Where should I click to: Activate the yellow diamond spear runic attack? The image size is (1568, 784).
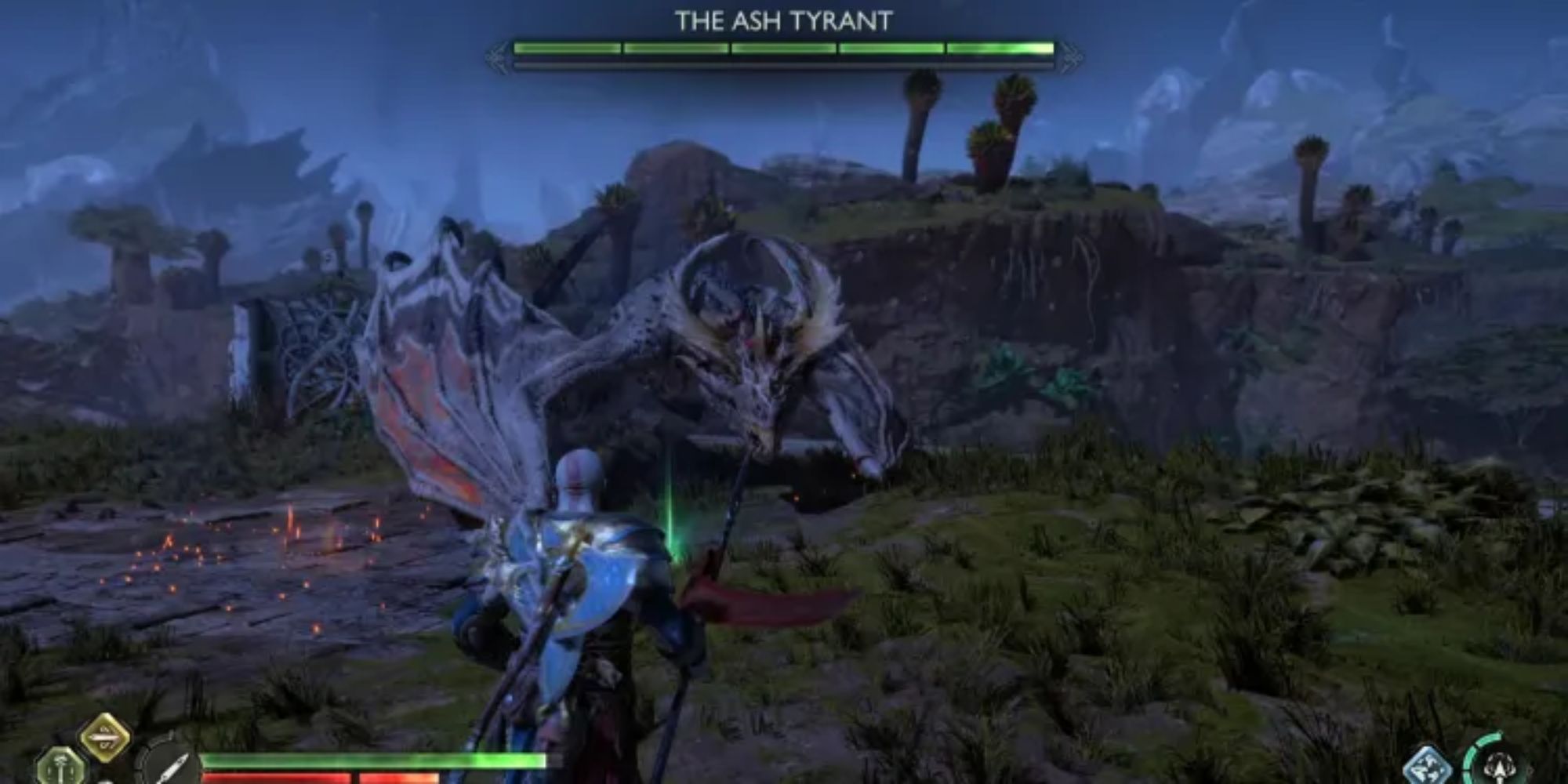coord(107,737)
